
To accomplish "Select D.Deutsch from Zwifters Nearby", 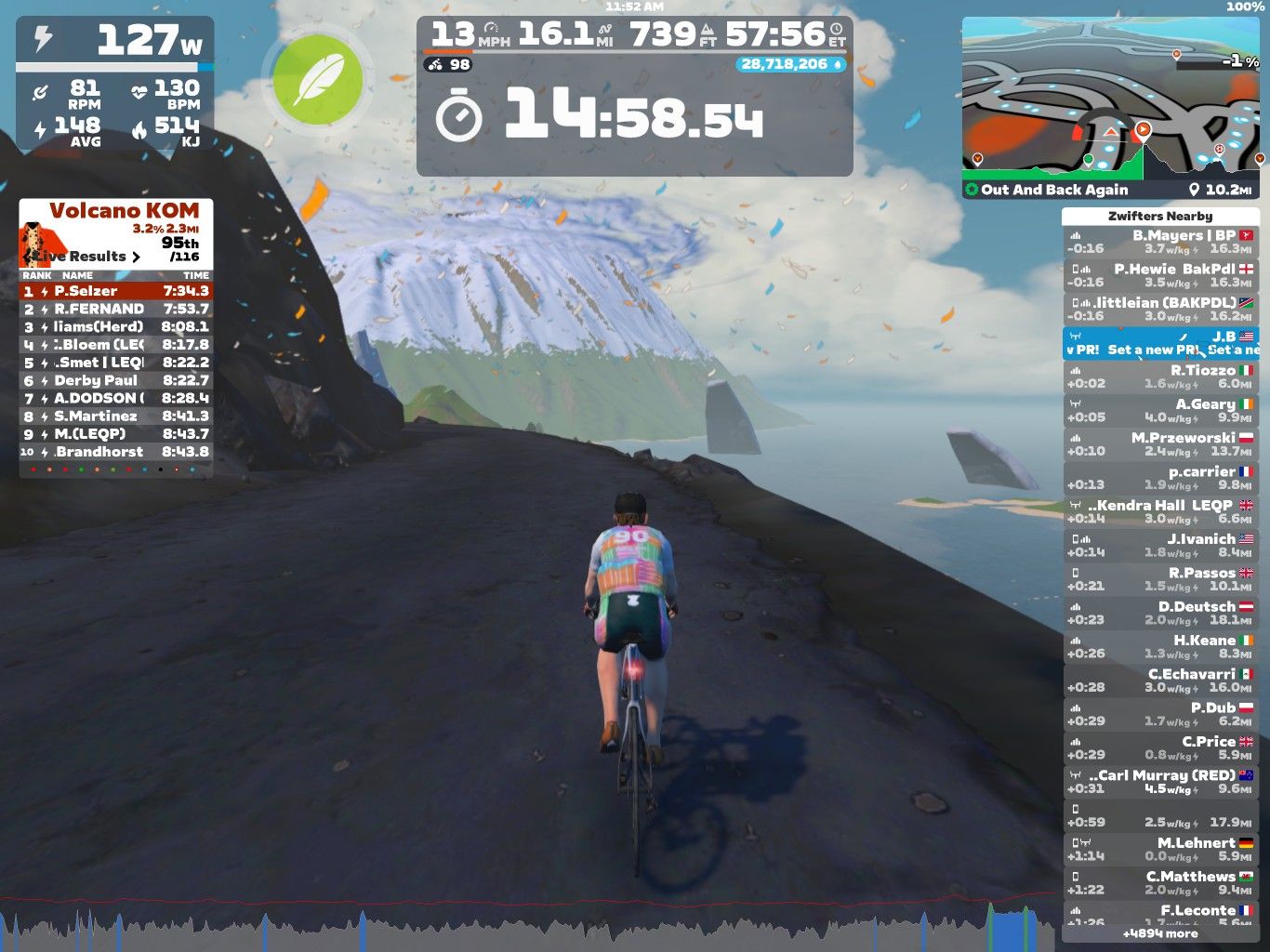I will tap(1160, 614).
